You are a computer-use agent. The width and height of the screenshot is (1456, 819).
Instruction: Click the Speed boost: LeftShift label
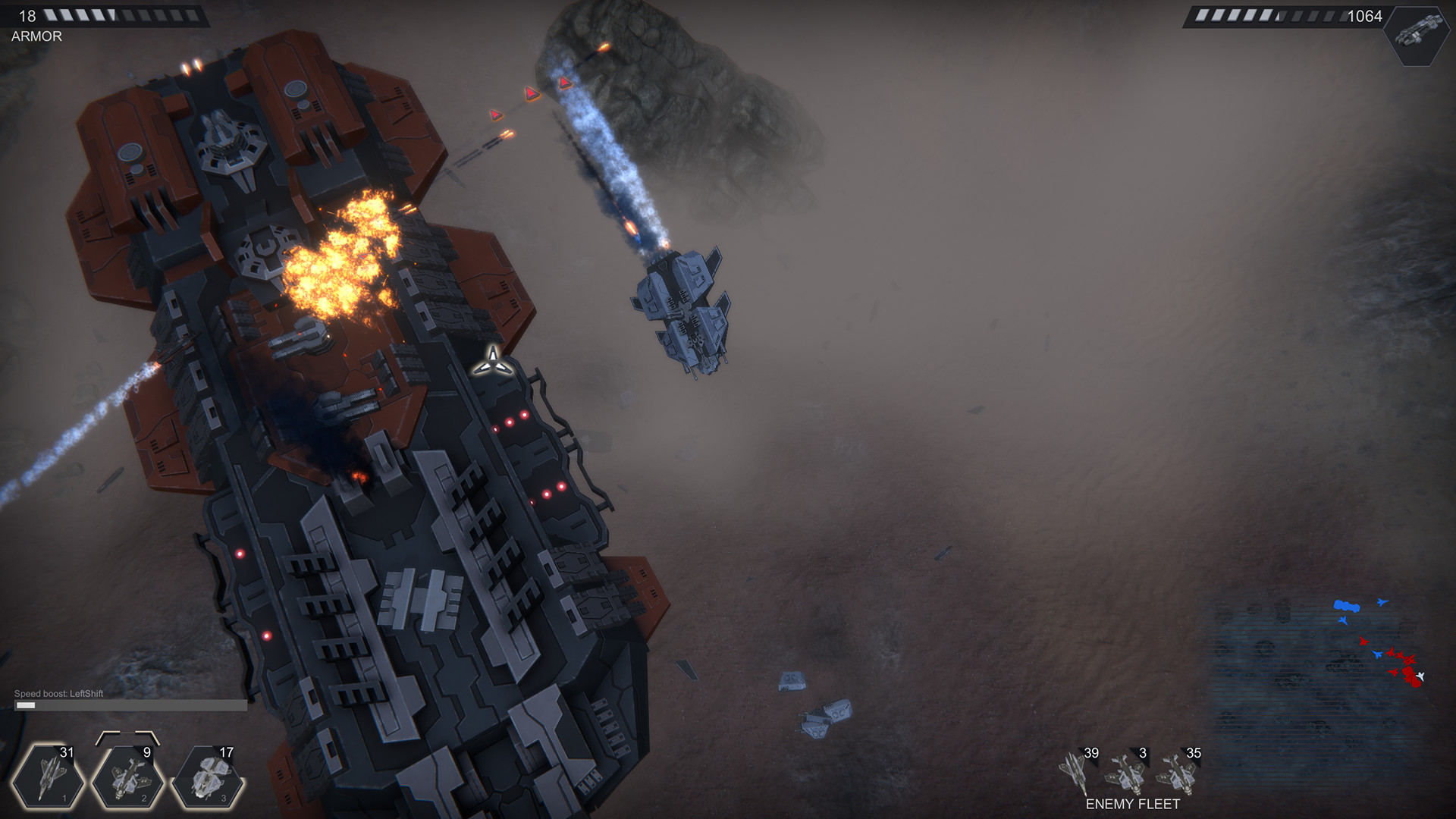pyautogui.click(x=59, y=692)
